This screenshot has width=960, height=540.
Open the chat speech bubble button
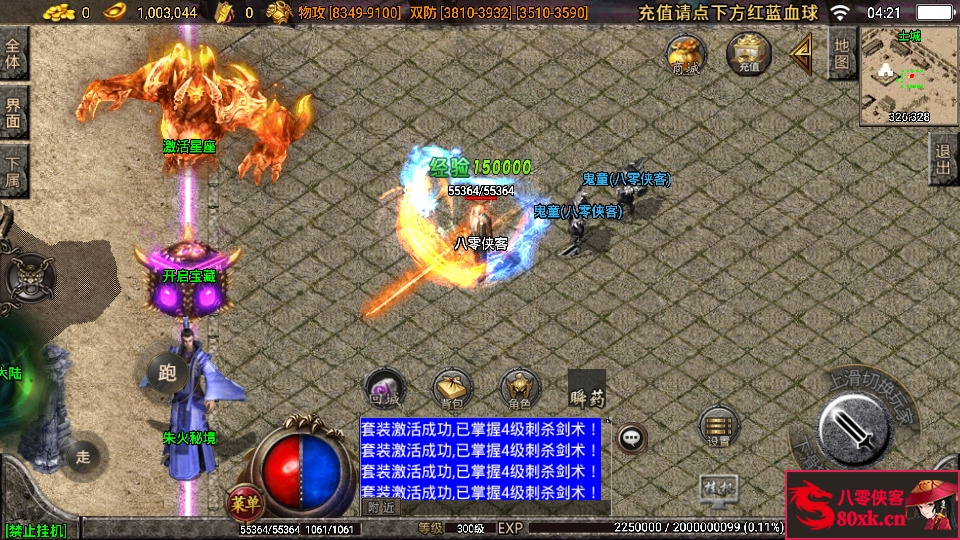pos(630,437)
